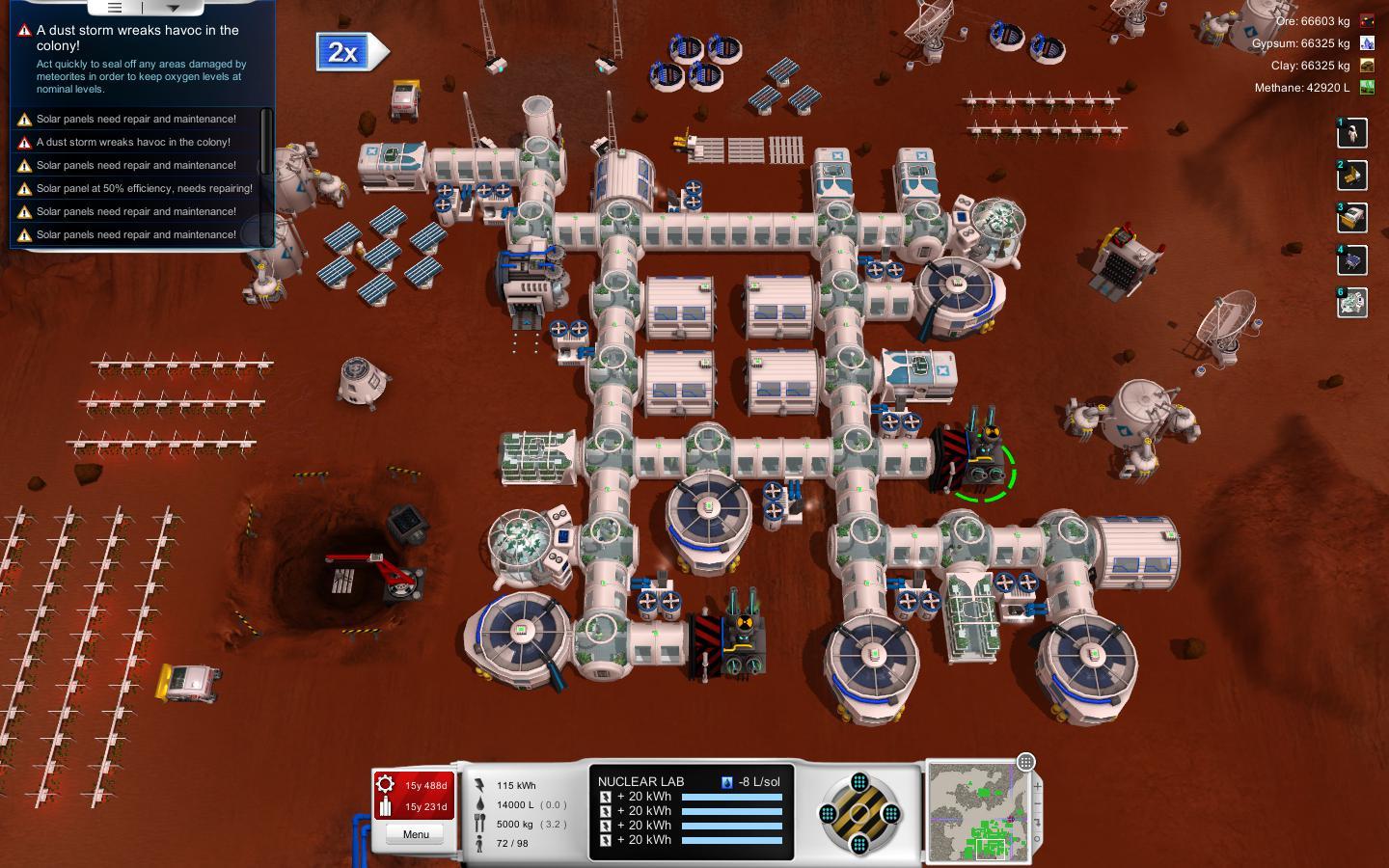Open the hamburger menu above the alerts list
This screenshot has height=868, width=1389.
click(114, 7)
